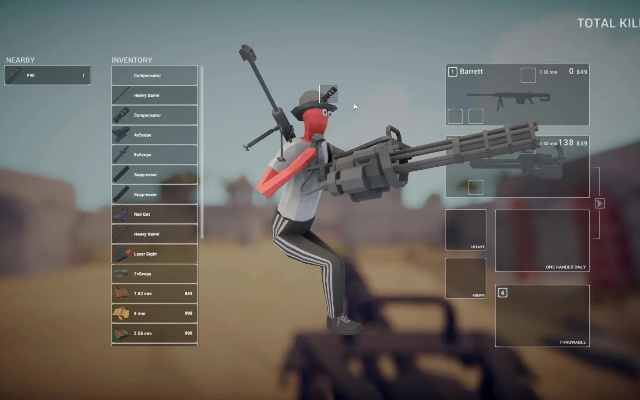
Task: Select the One Handed Only weapon slot
Action: 541,241
